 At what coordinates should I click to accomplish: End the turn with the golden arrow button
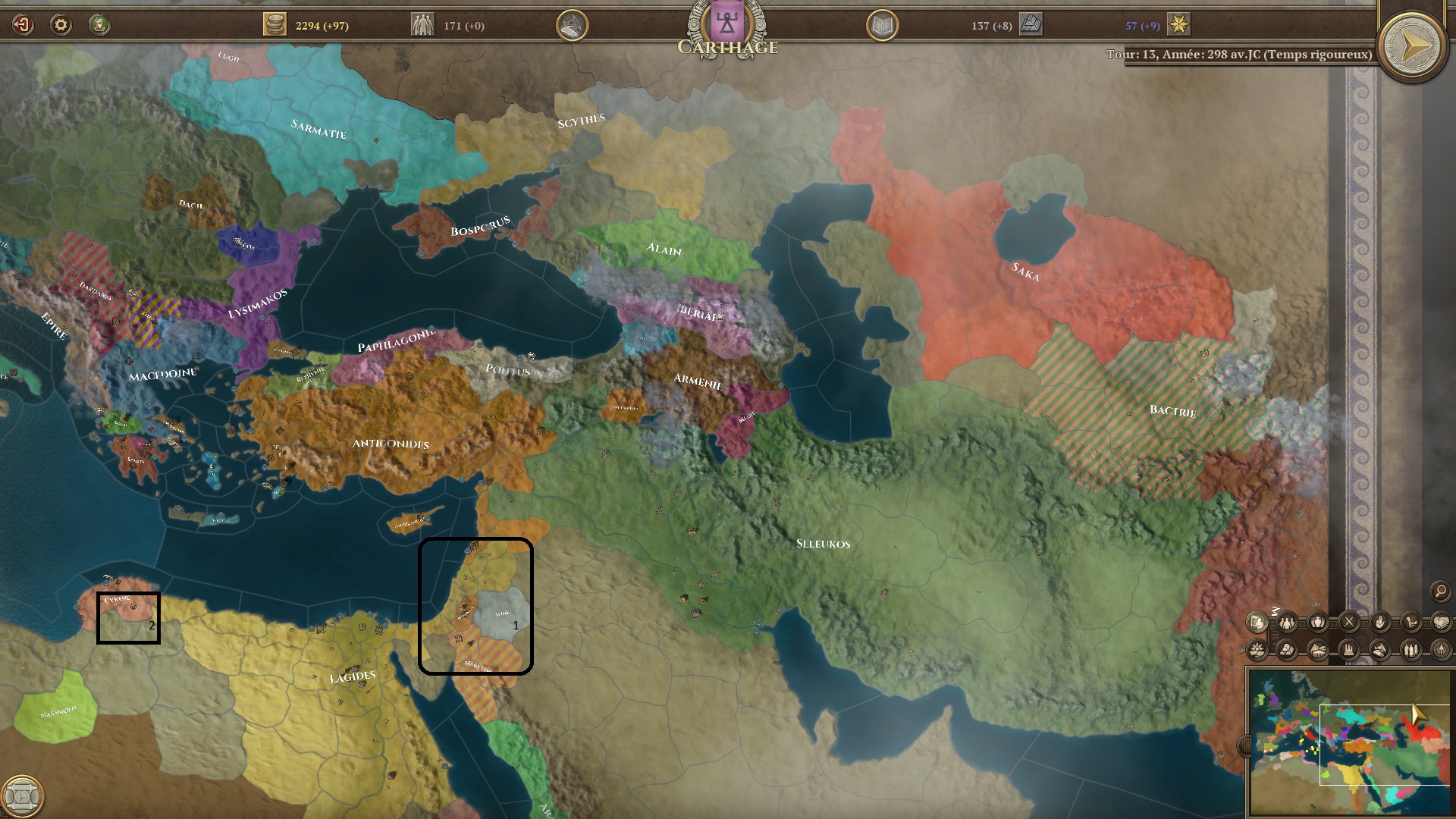[1411, 48]
